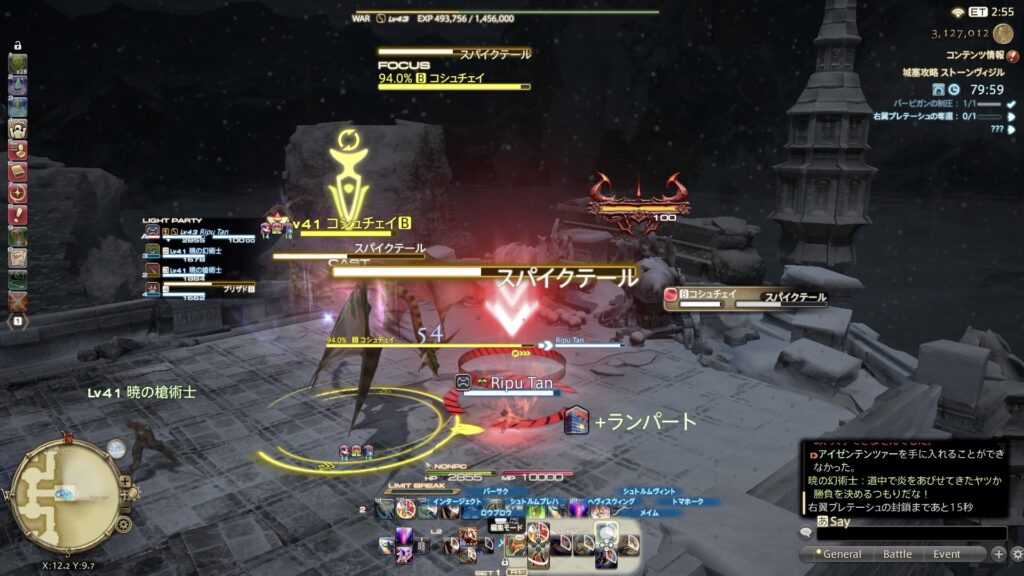Click the gil currency coin icon
This screenshot has width=1024, height=576.
coord(1003,33)
